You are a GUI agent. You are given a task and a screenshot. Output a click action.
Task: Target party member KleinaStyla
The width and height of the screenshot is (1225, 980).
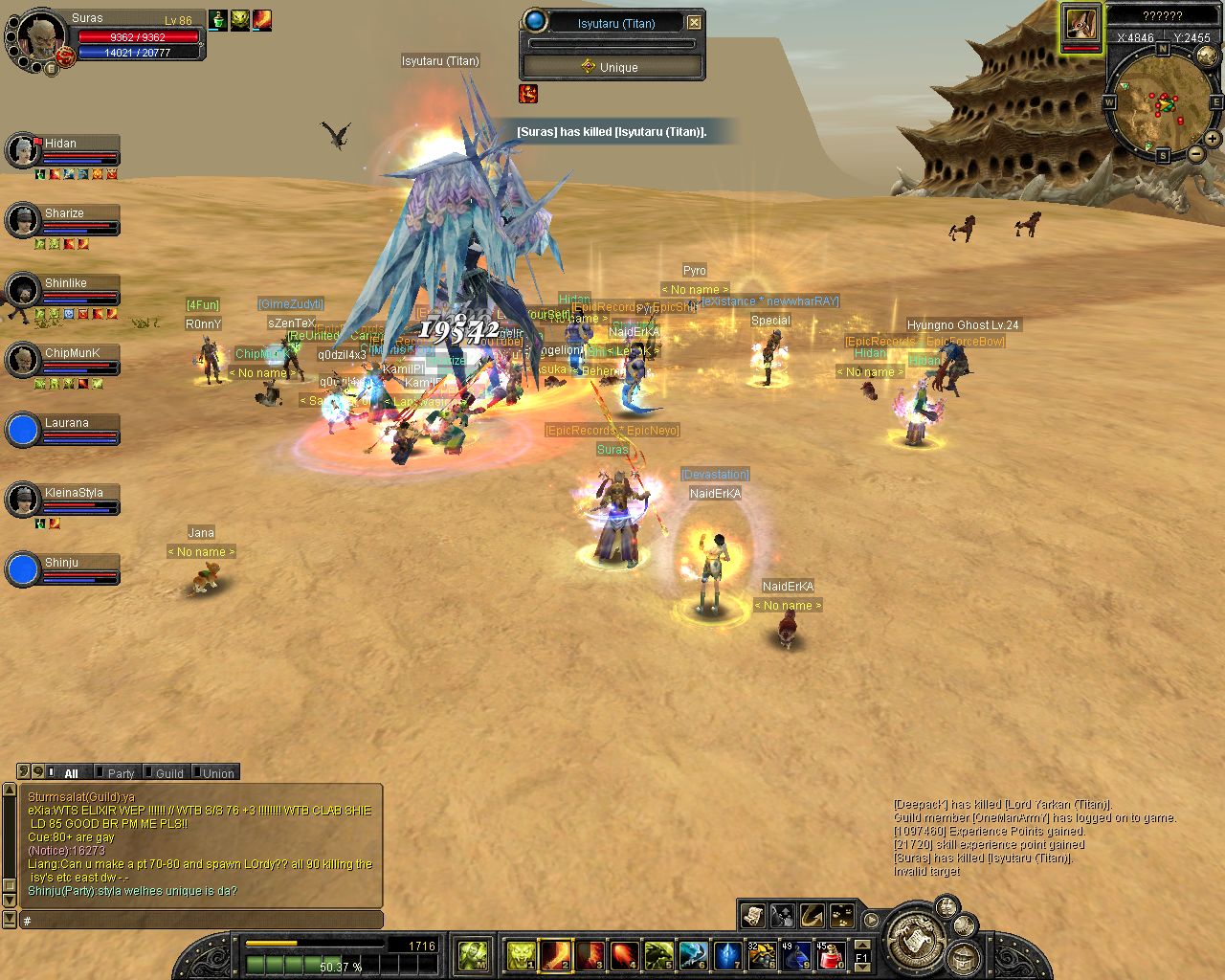23,500
